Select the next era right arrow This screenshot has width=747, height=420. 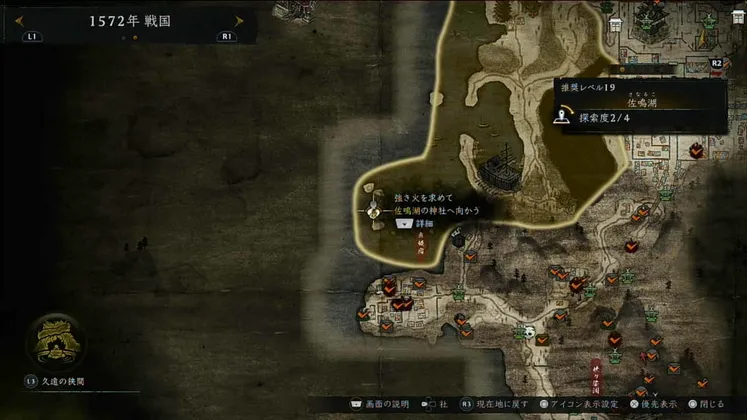pyautogui.click(x=239, y=21)
